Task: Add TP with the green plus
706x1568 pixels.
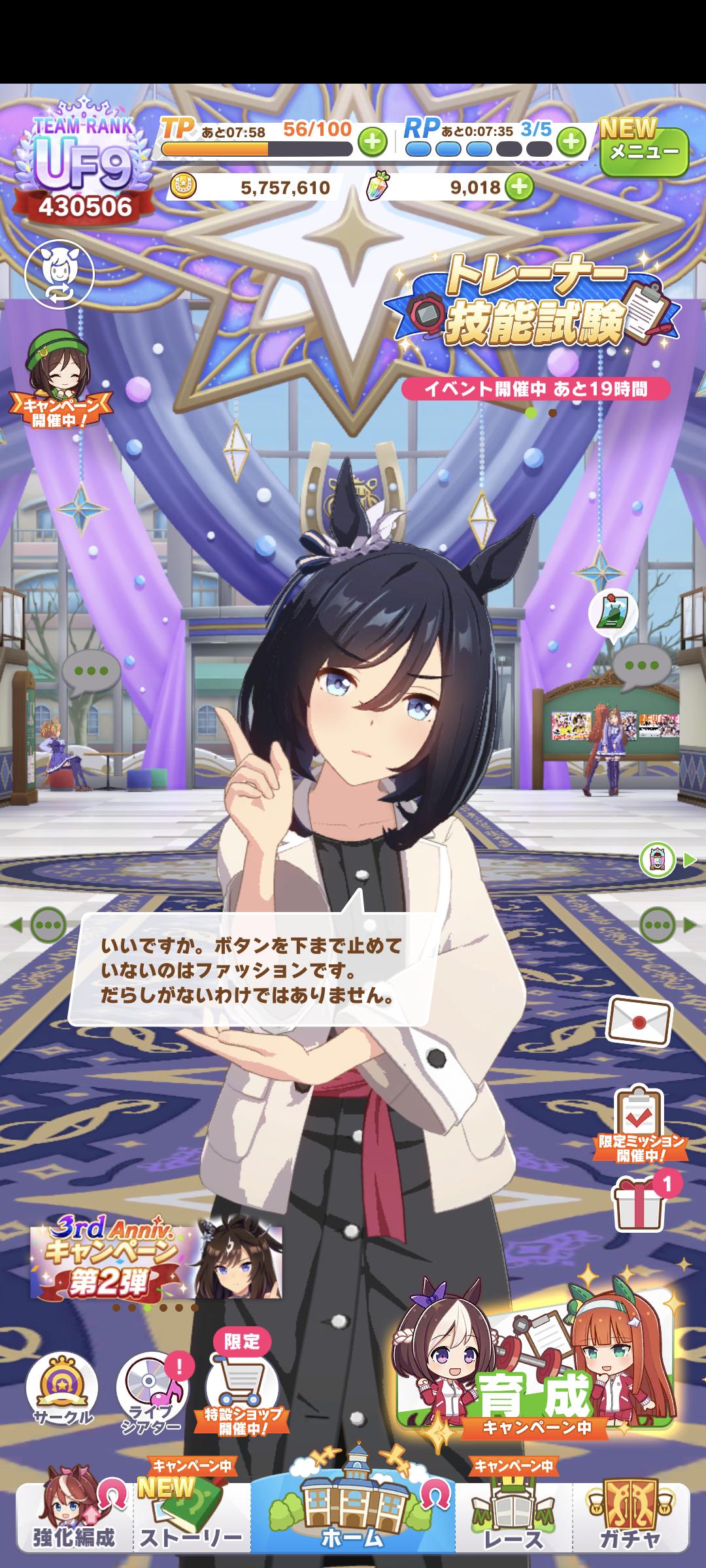Action: coord(372,142)
